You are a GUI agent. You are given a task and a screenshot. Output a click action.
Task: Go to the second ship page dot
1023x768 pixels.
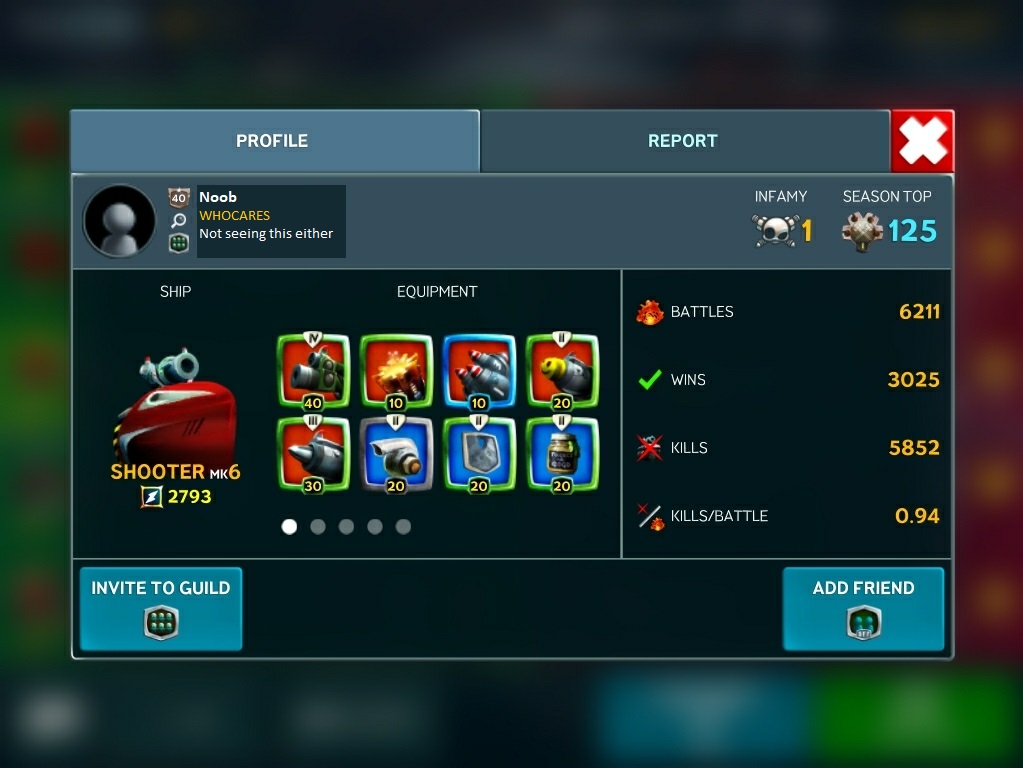point(318,527)
